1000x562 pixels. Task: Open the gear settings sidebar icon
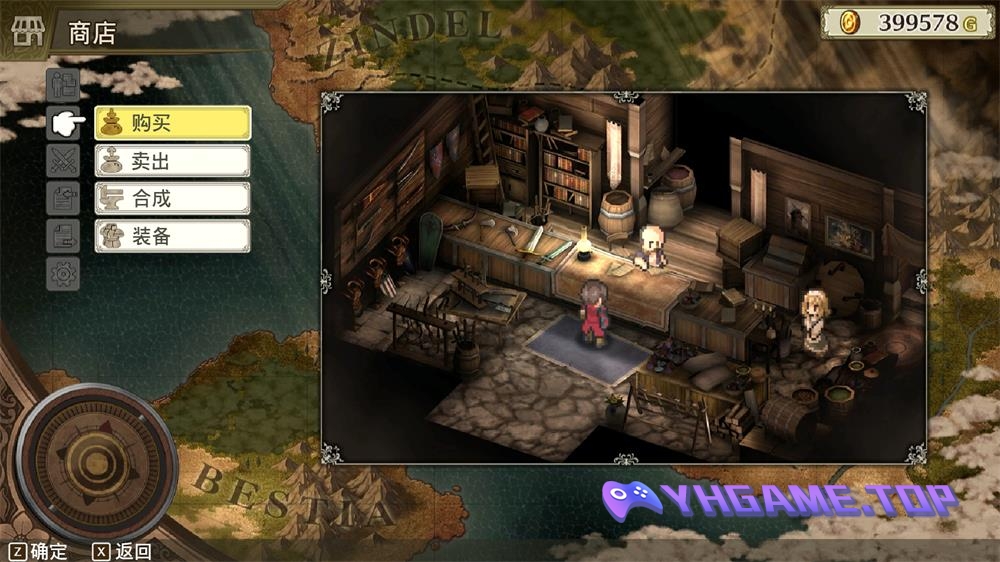[63, 273]
